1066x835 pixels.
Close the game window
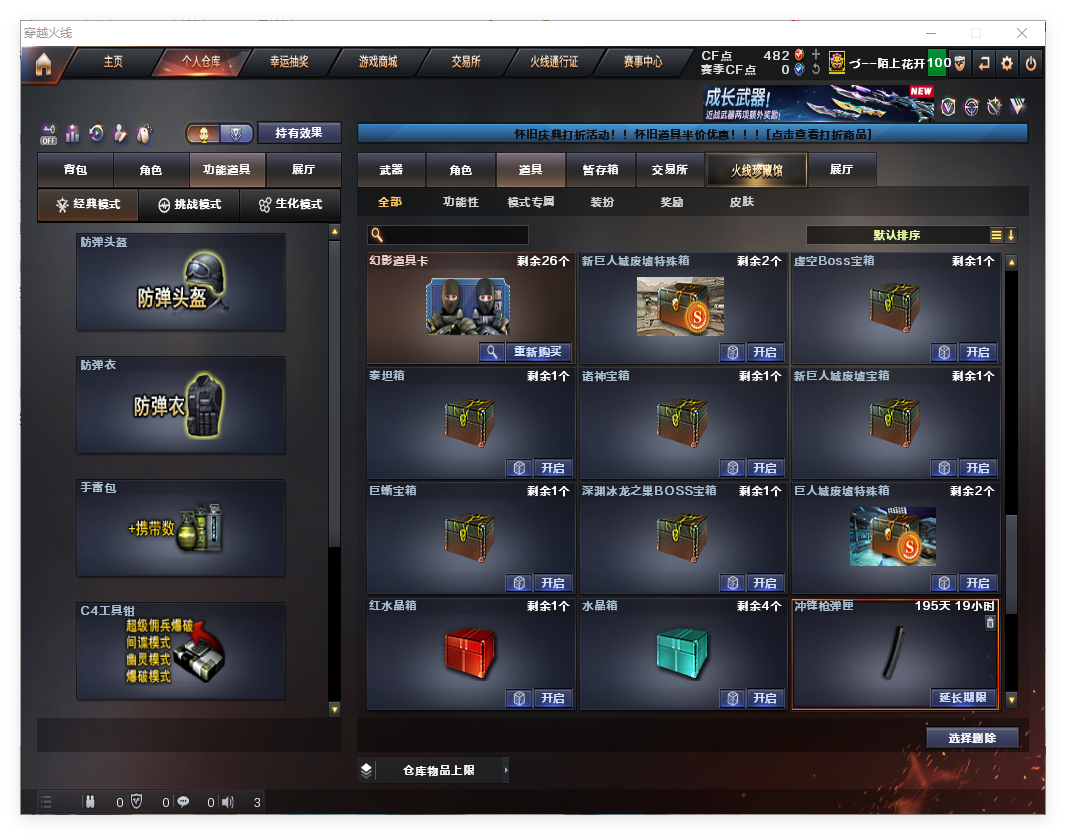coord(1023,33)
